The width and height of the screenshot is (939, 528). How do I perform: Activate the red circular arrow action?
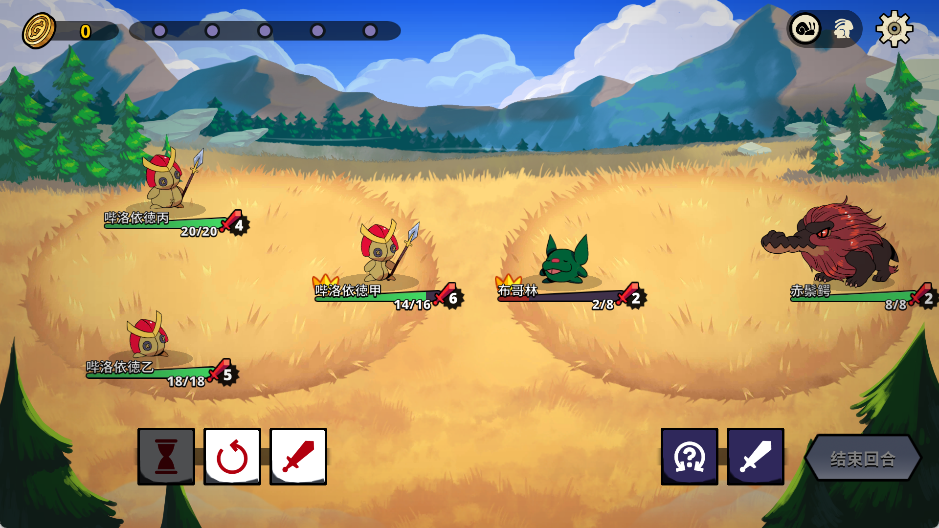(x=232, y=457)
